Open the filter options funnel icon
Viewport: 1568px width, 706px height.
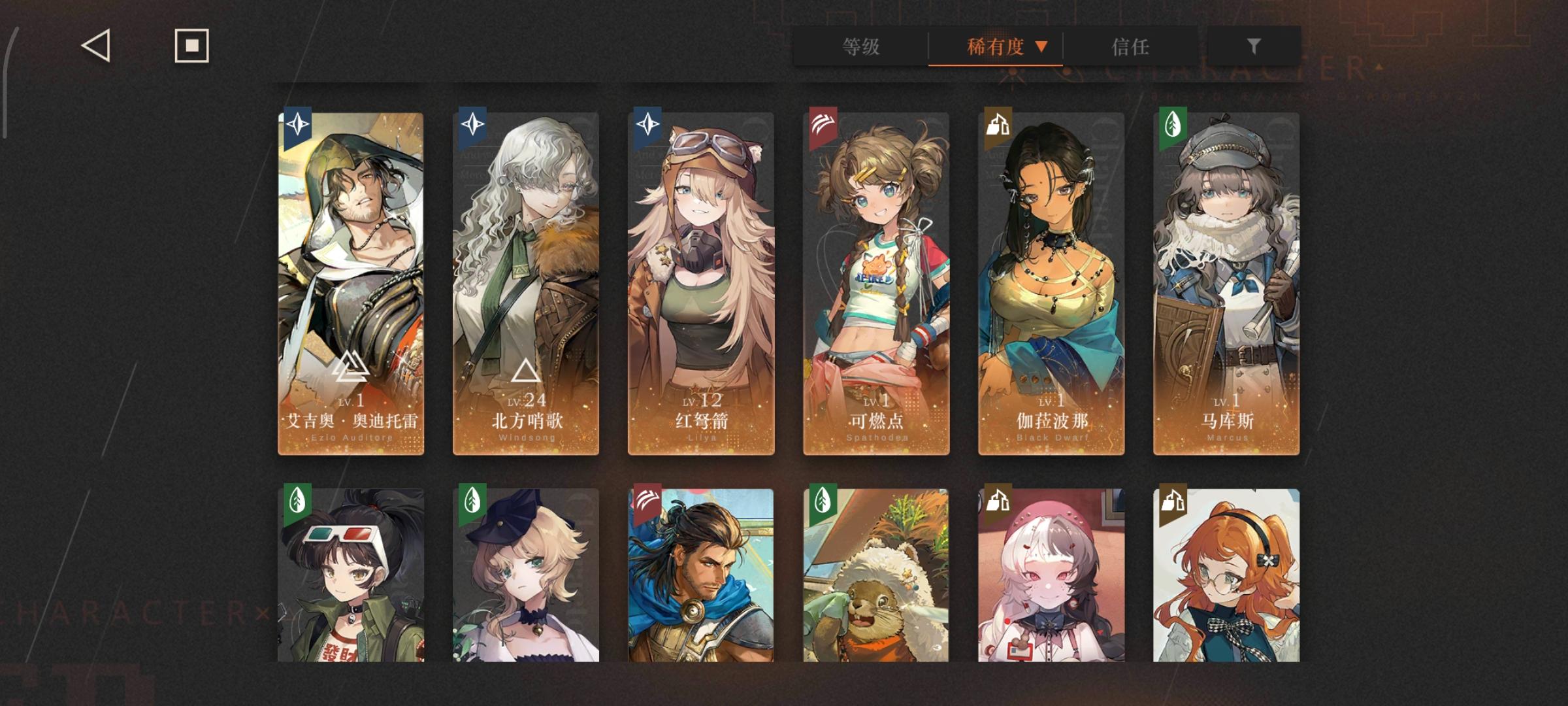point(1252,46)
